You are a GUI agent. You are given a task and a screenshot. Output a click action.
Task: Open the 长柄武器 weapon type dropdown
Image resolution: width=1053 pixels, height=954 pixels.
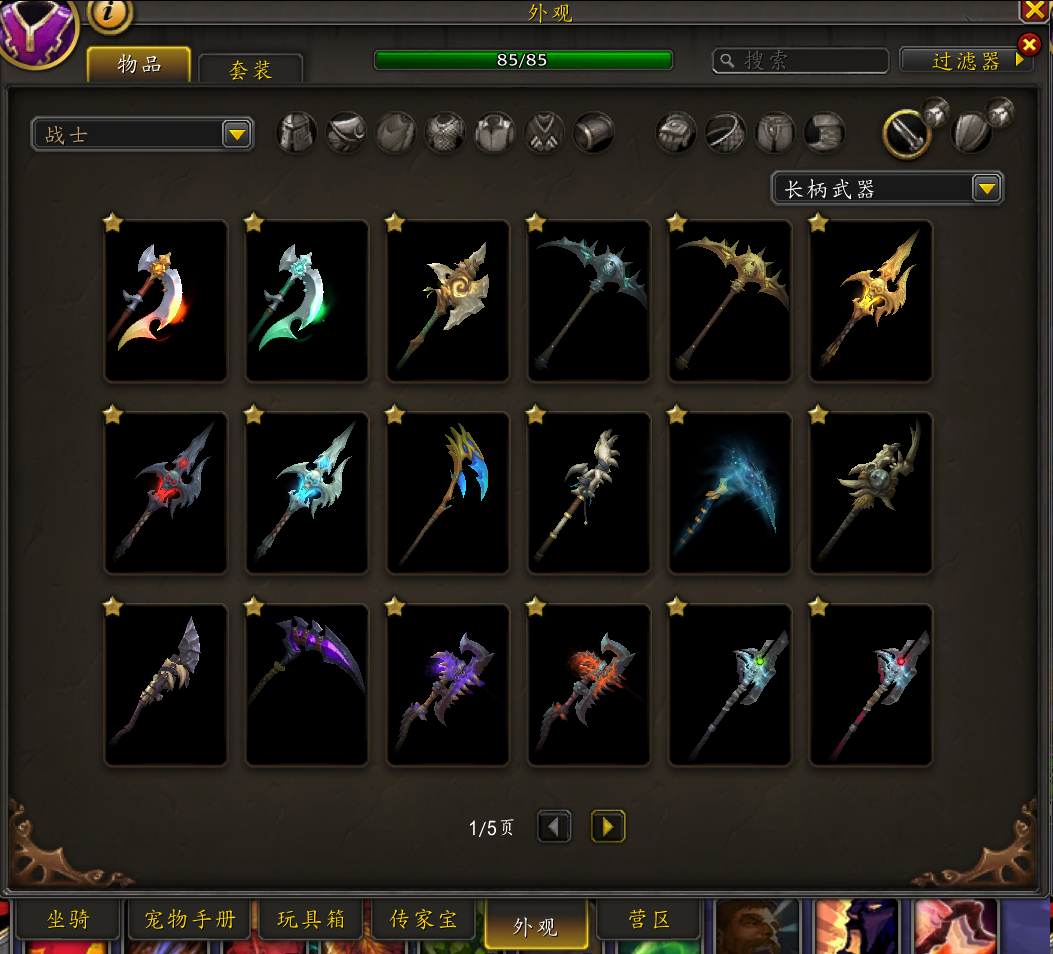[x=887, y=188]
